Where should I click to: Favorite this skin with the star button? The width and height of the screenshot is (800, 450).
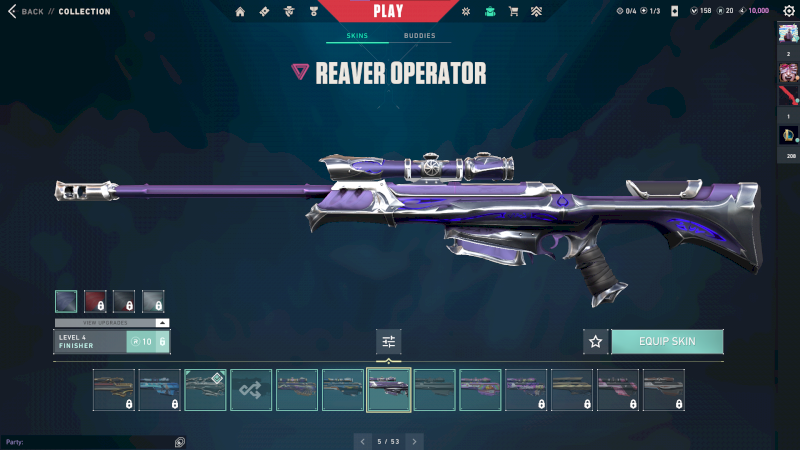pyautogui.click(x=596, y=342)
